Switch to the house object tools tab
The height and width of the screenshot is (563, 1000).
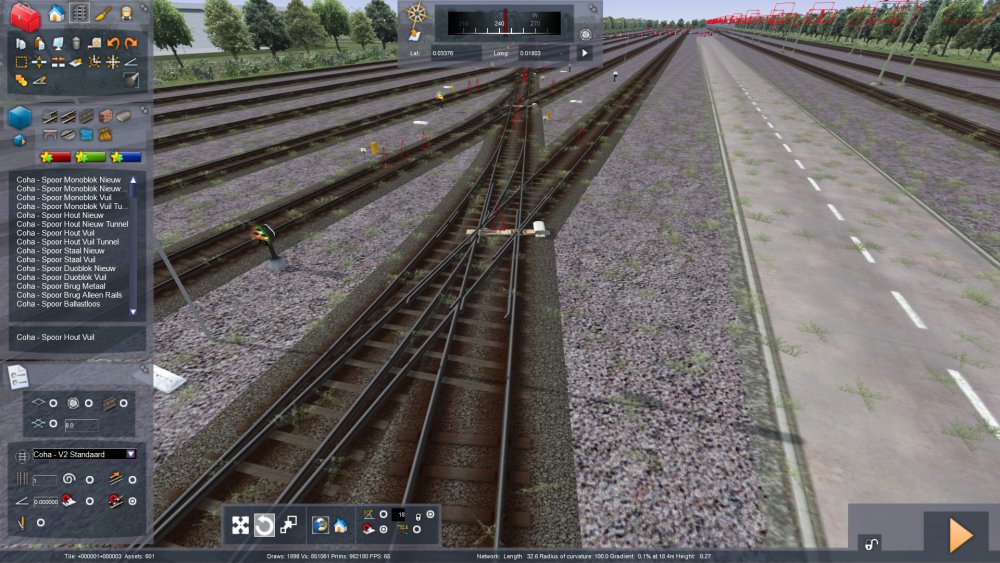coord(57,13)
